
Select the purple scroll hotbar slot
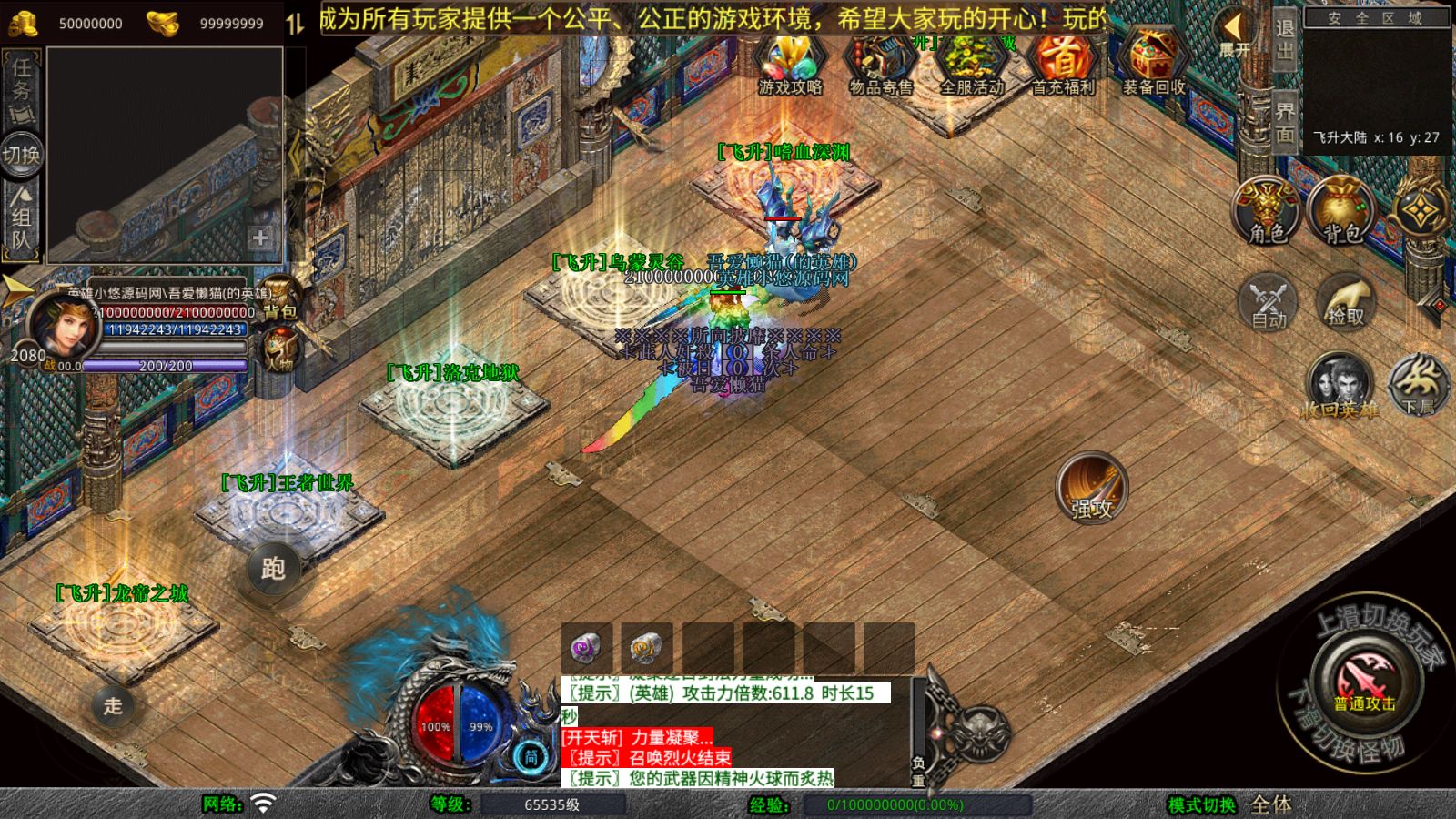tap(586, 648)
